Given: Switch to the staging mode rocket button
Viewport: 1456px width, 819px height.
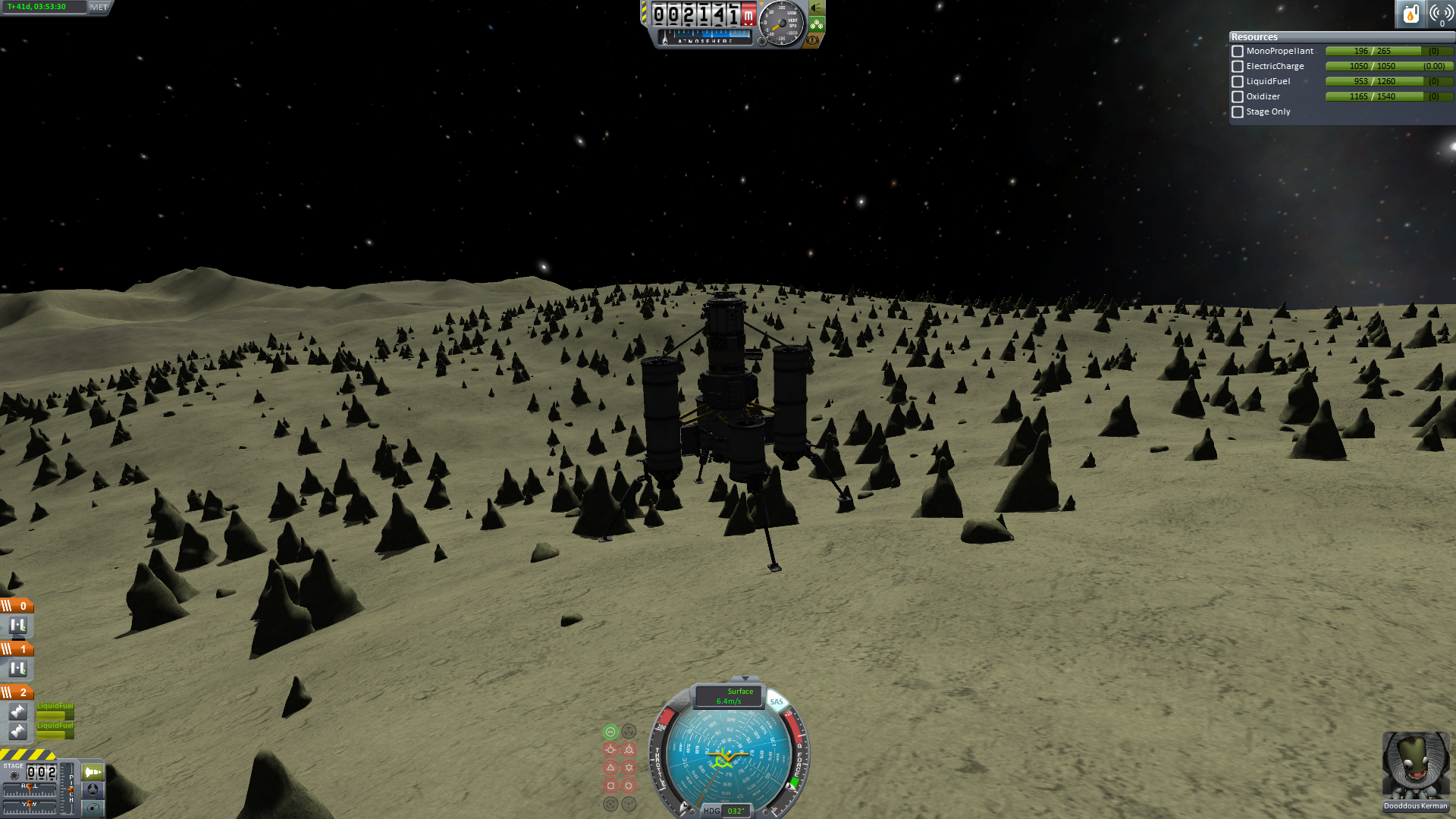Looking at the screenshot, I should pyautogui.click(x=93, y=772).
